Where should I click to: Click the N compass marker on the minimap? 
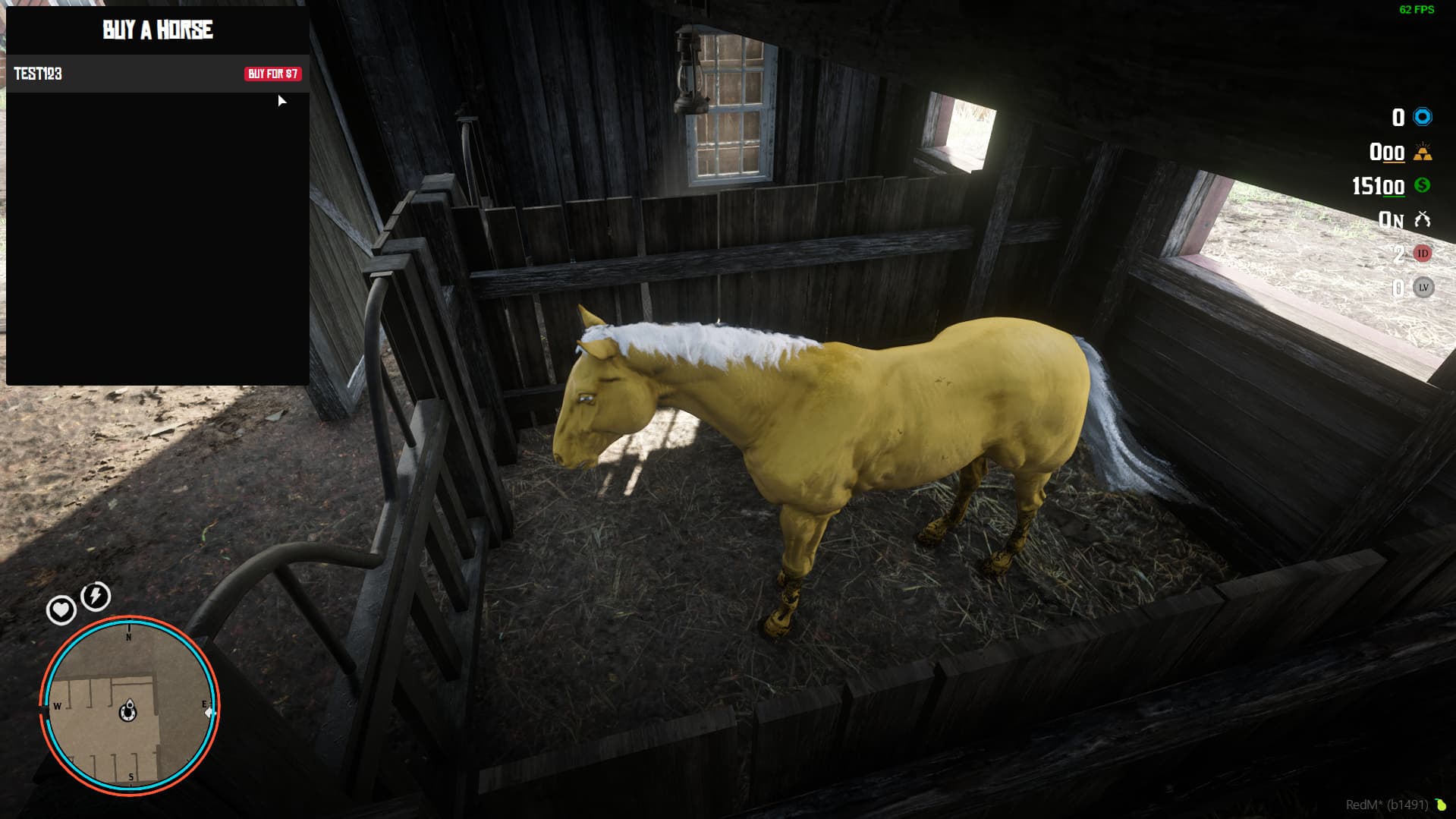point(127,638)
